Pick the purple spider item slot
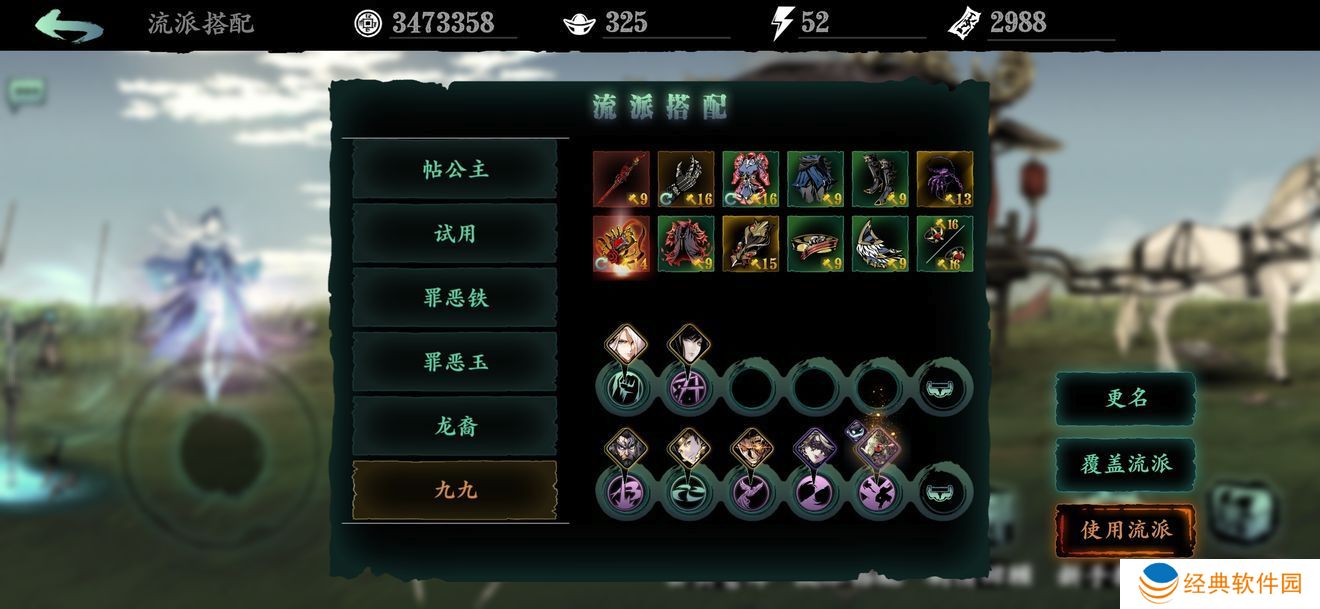This screenshot has width=1320, height=609. pos(945,179)
